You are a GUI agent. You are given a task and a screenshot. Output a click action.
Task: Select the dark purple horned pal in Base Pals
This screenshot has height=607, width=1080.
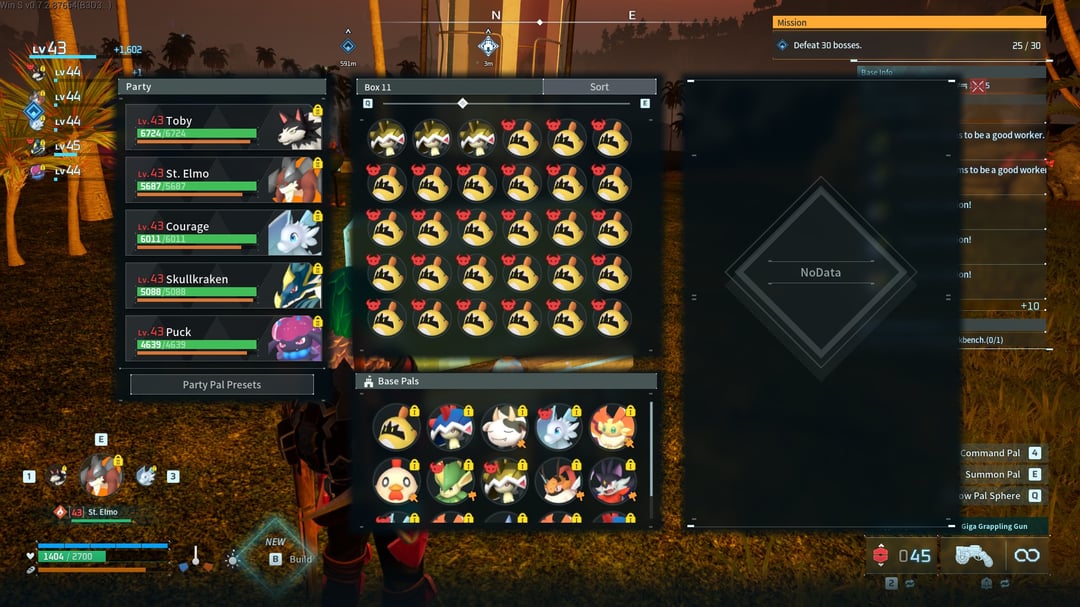coord(612,481)
